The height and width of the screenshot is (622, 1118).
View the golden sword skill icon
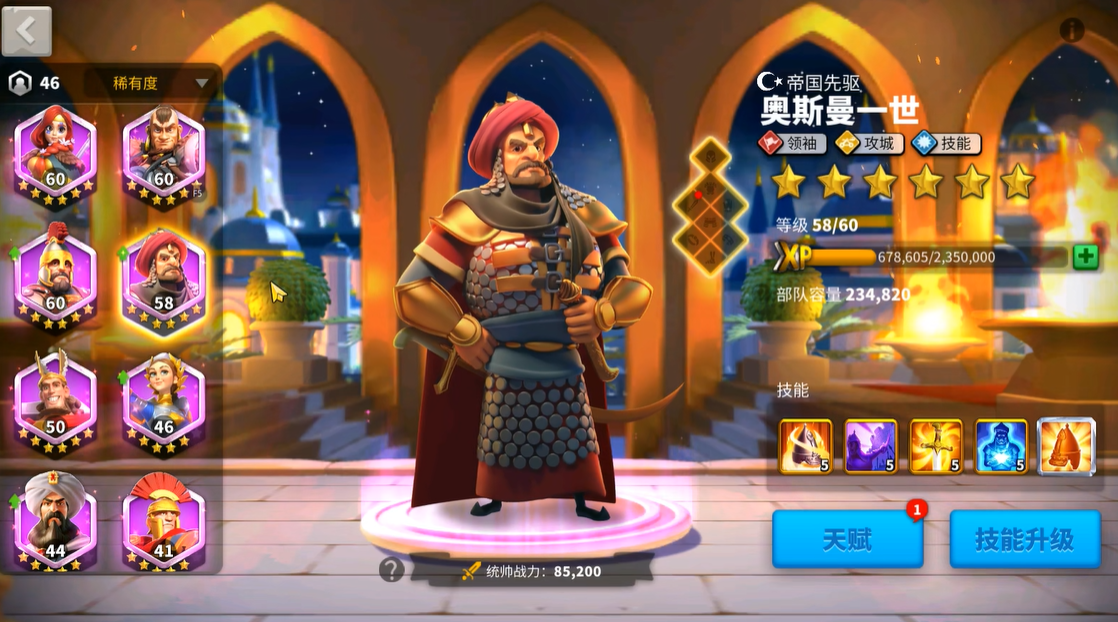click(x=936, y=446)
